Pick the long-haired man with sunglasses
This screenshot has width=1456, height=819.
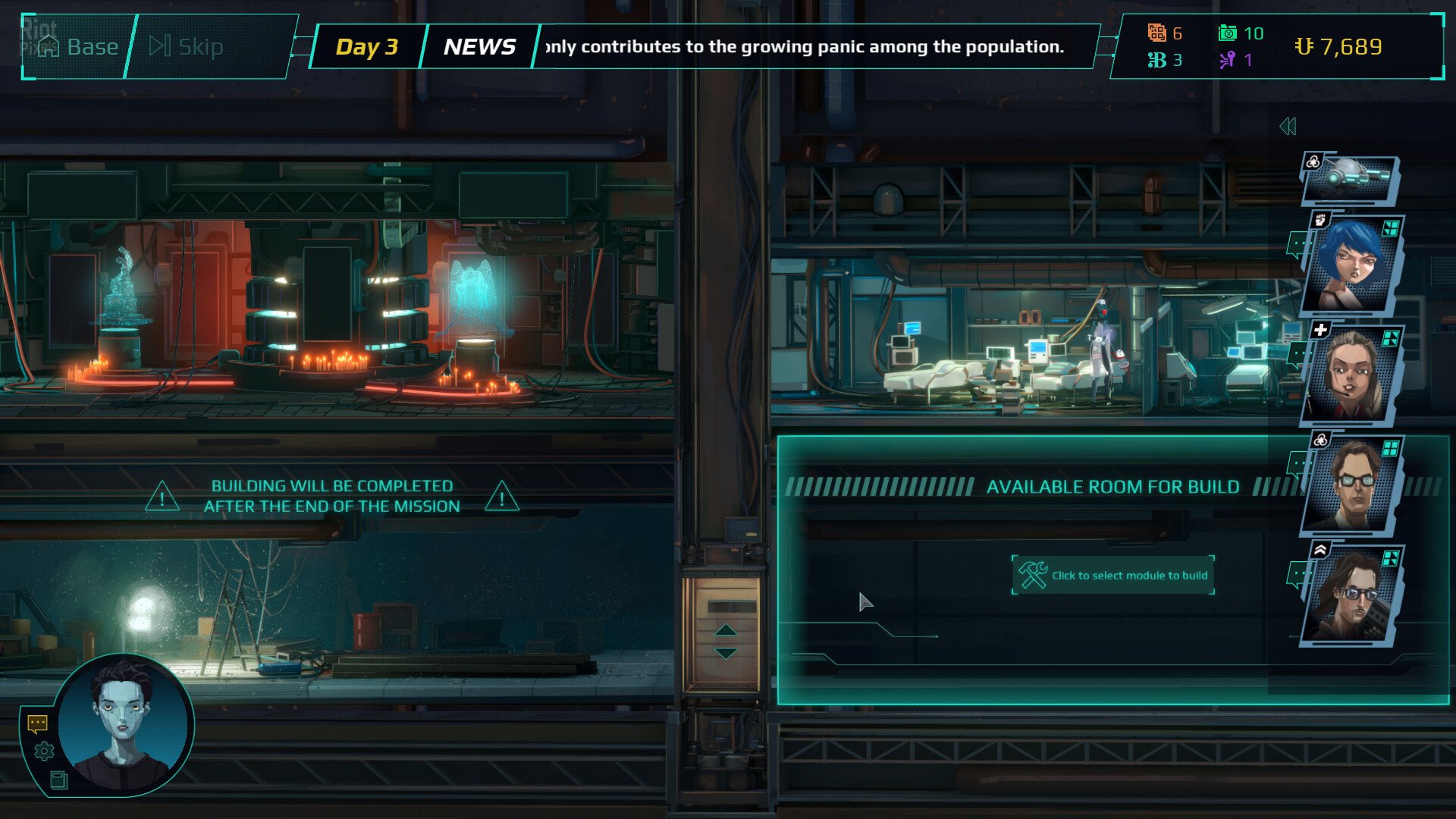1351,595
